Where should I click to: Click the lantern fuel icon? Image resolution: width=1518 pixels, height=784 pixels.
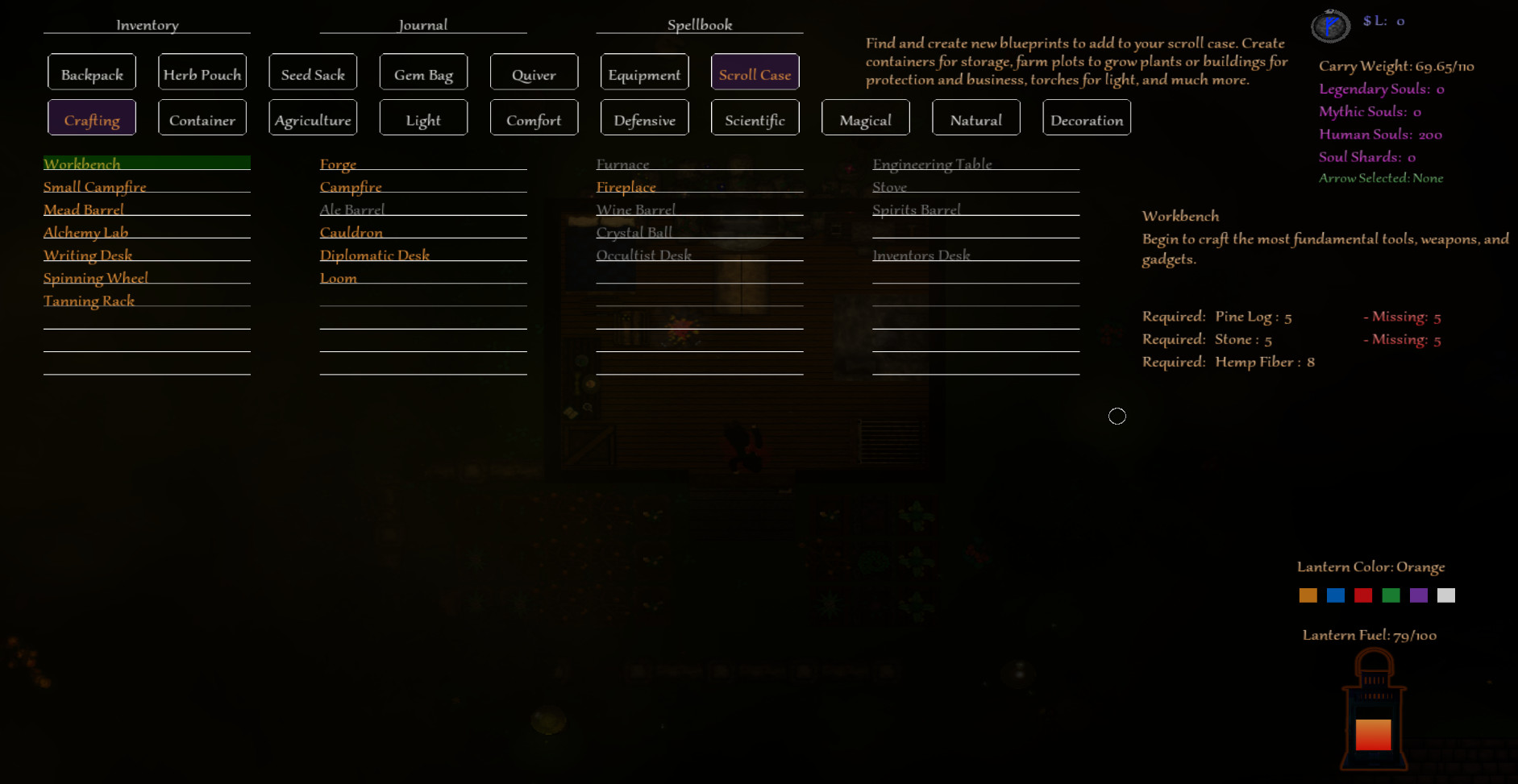click(x=1373, y=709)
